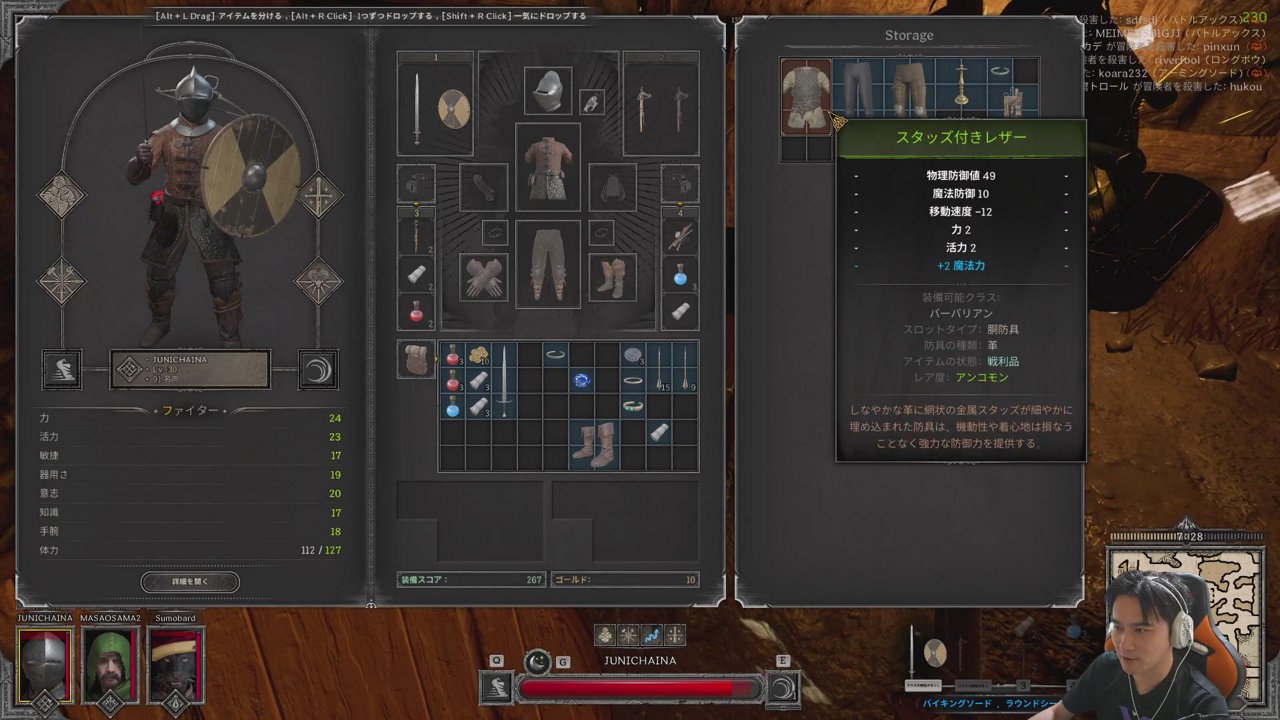This screenshot has width=1280, height=720.
Task: Choose the equipped gloves slot
Action: (x=484, y=277)
